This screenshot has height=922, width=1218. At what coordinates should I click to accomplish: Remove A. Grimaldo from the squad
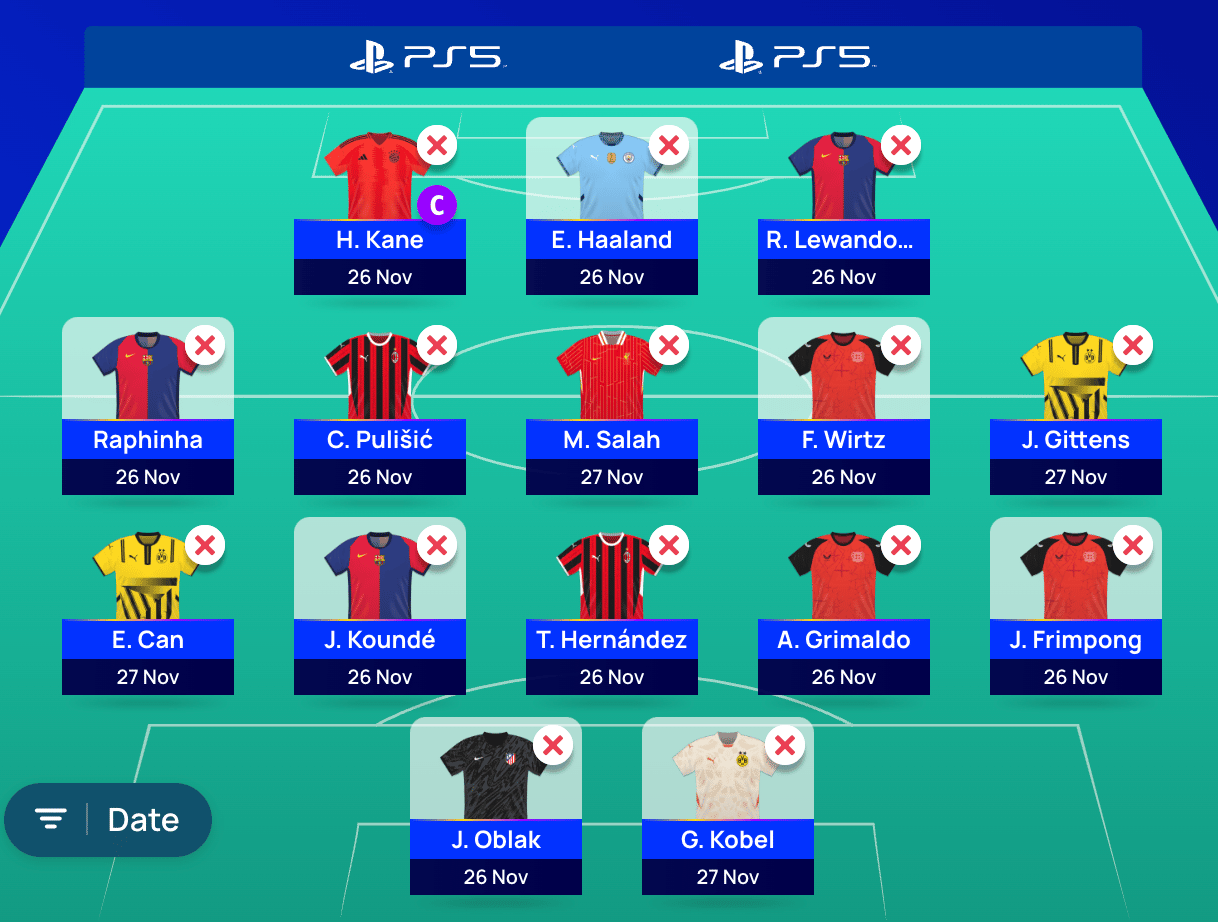click(x=901, y=546)
